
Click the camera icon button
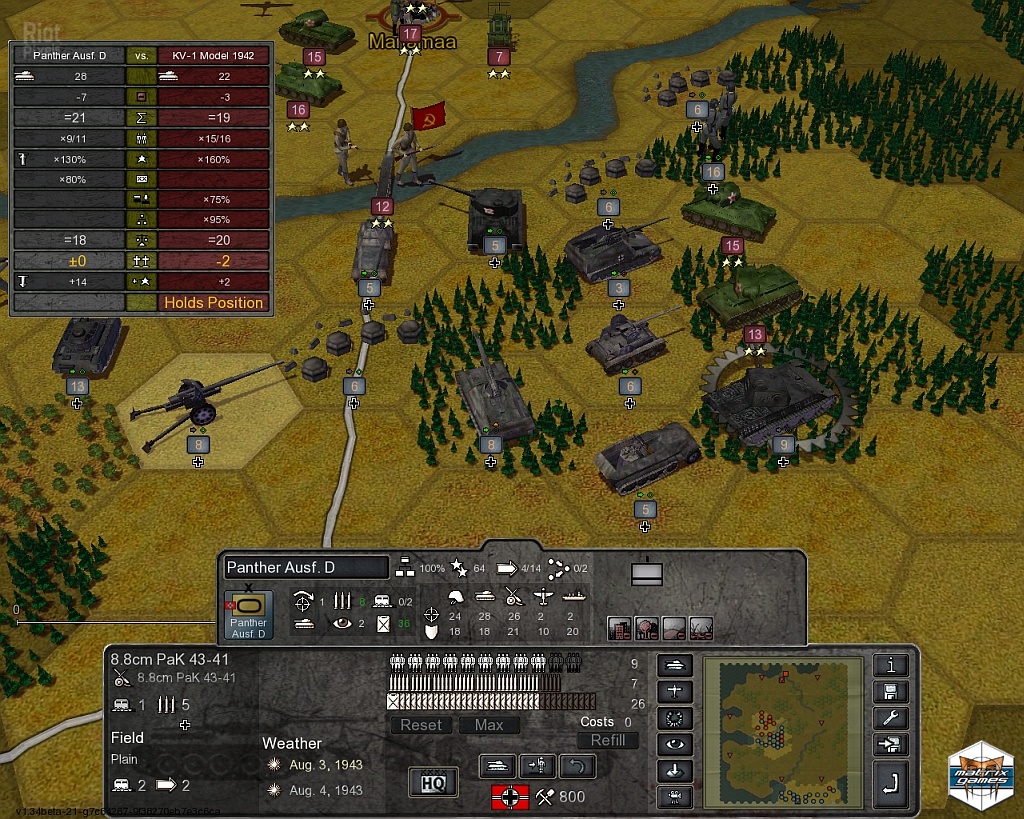[x=674, y=797]
